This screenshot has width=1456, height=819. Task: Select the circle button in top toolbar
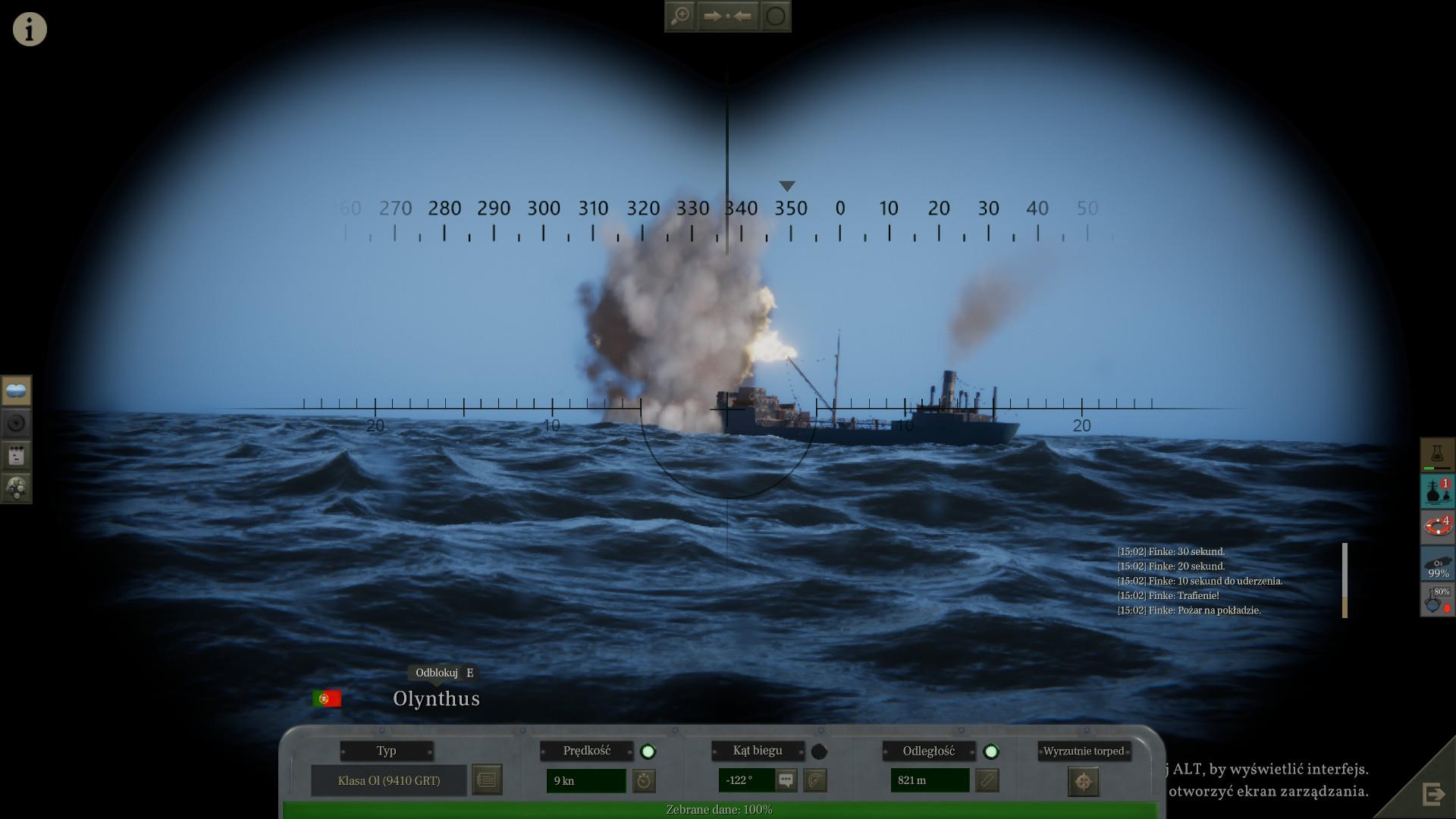click(775, 16)
